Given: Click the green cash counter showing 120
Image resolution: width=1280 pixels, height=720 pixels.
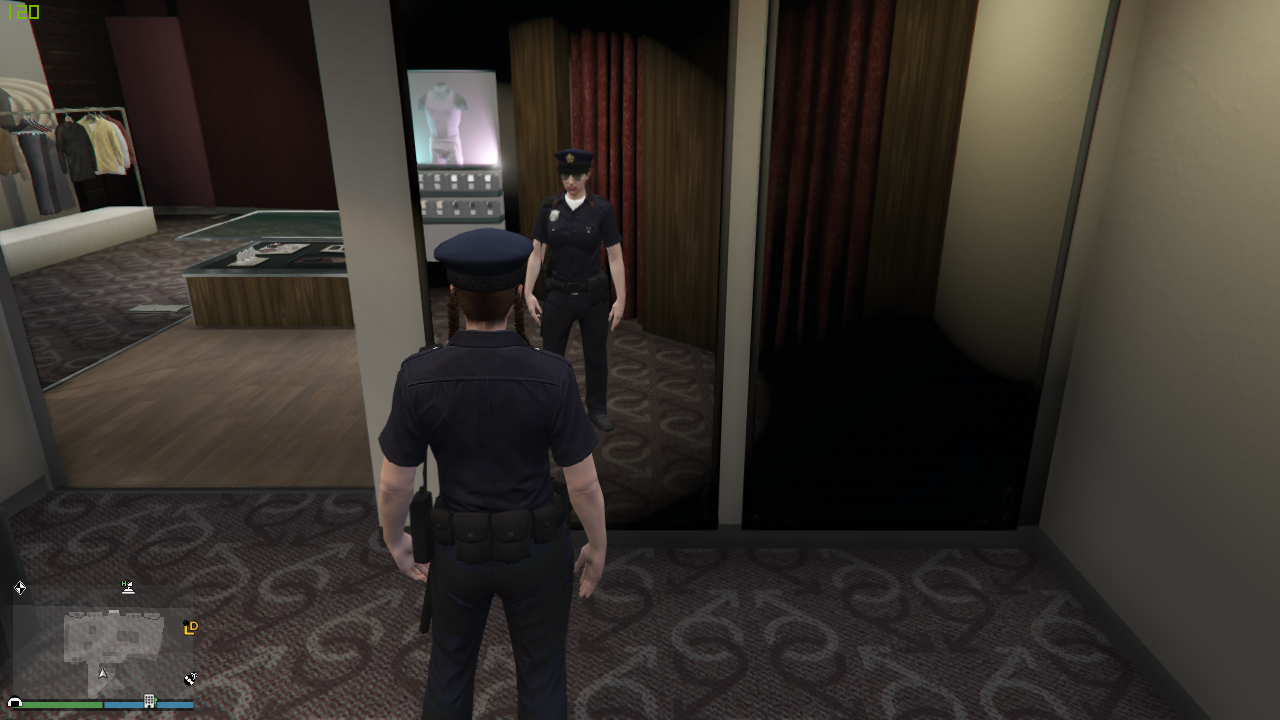Looking at the screenshot, I should [x=22, y=13].
